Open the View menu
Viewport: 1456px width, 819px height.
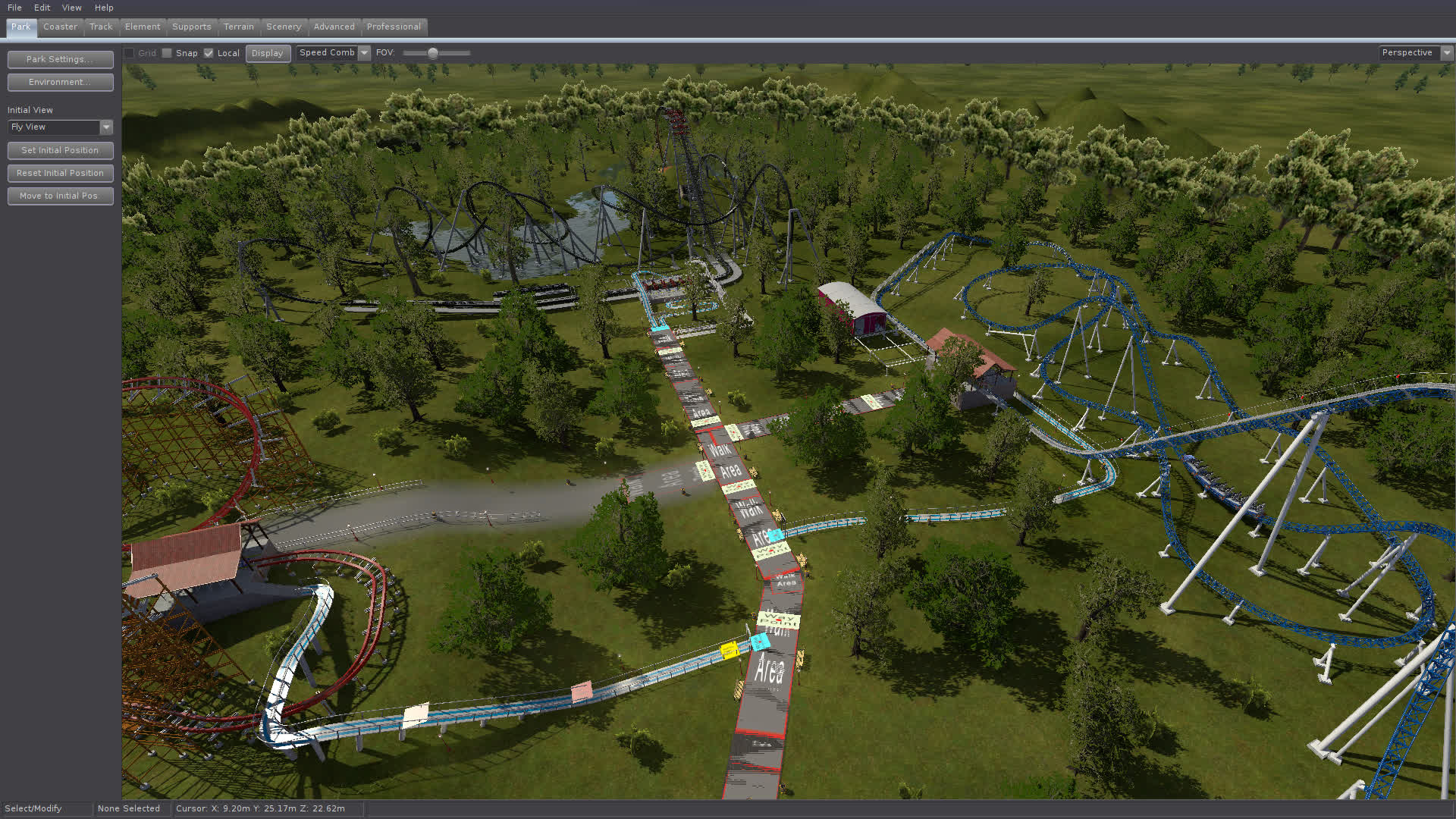[x=71, y=8]
